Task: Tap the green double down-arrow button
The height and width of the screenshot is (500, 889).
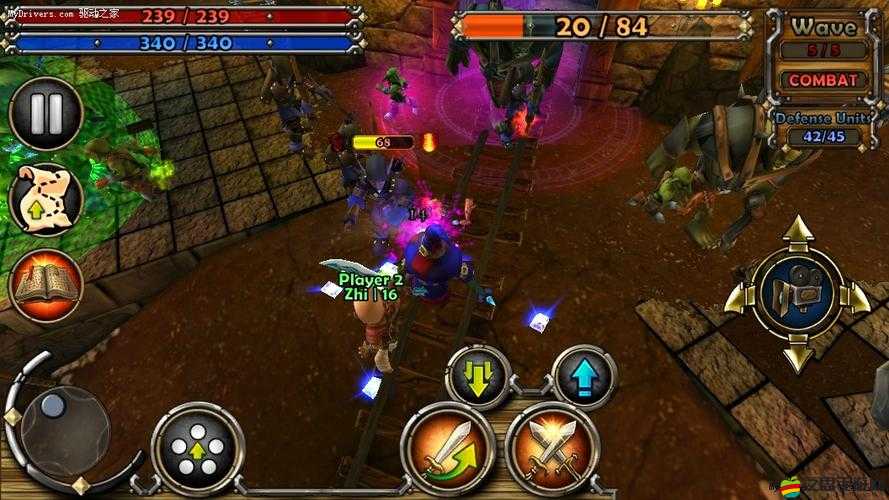Action: click(478, 377)
